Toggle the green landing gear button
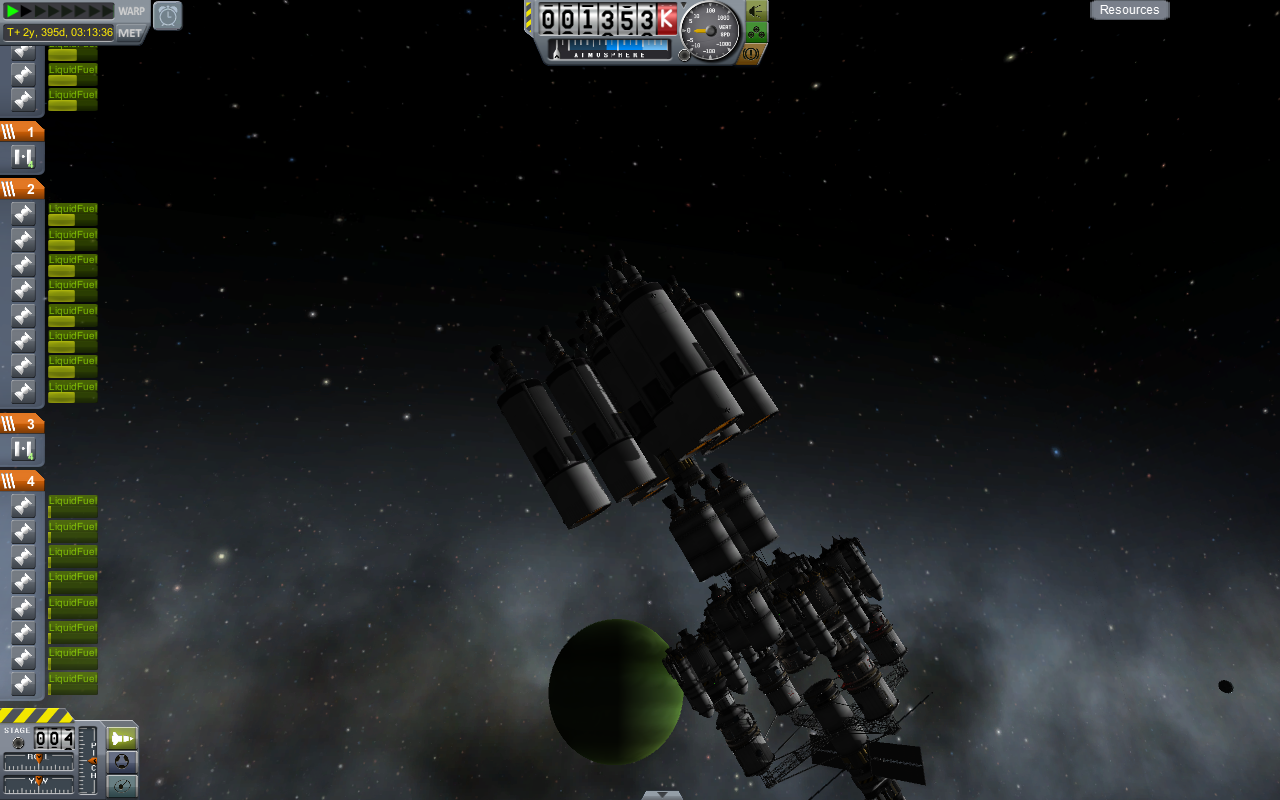 (x=756, y=32)
